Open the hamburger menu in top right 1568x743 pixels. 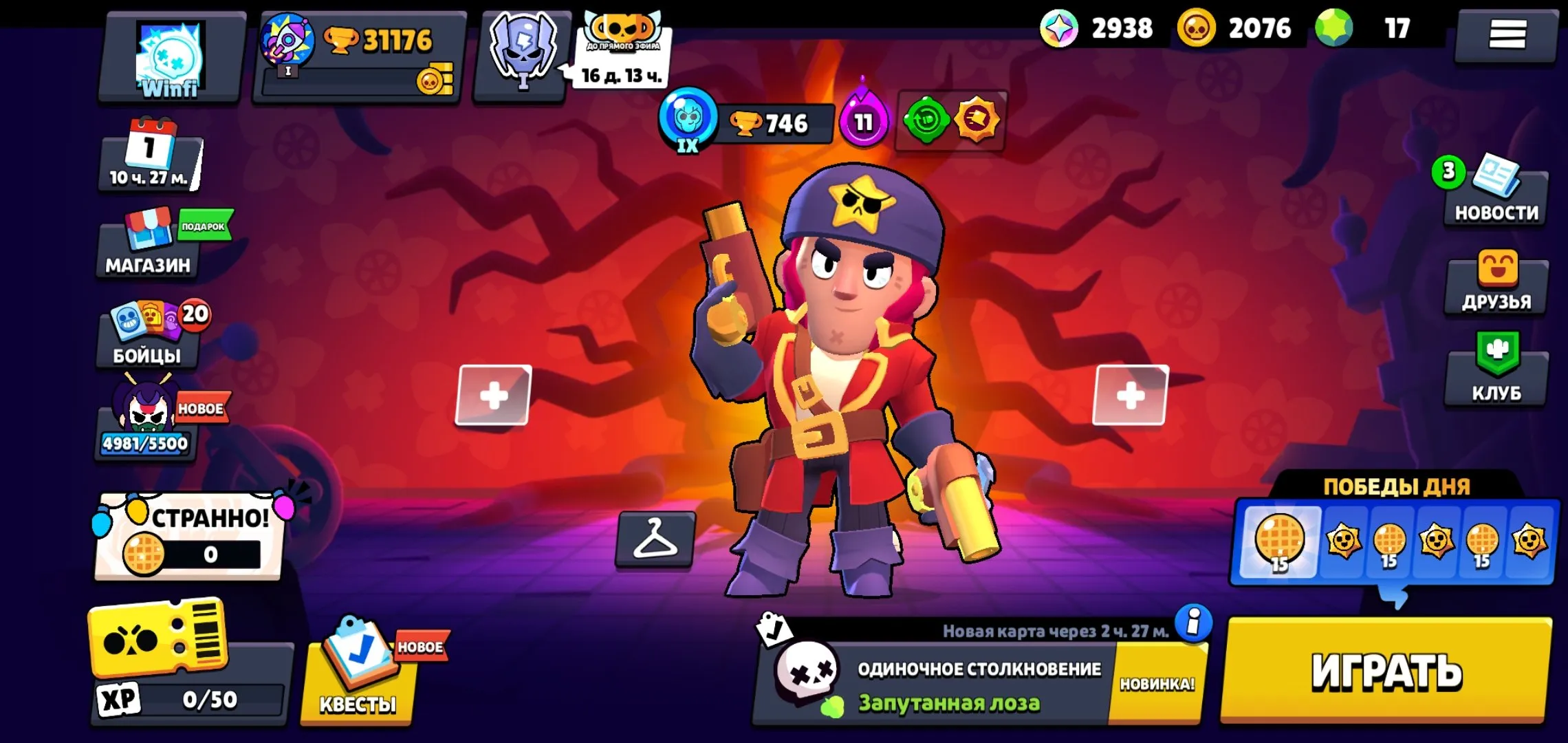pos(1505,34)
